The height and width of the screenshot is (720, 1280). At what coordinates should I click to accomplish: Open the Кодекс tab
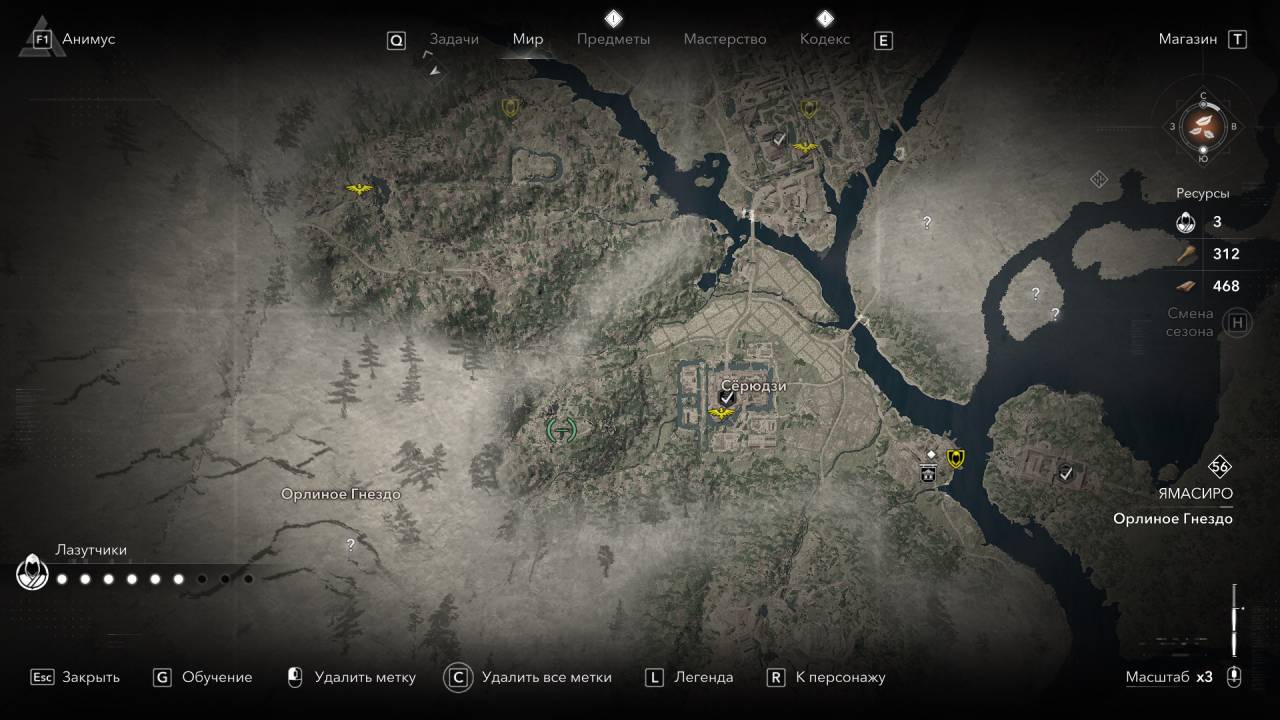[825, 39]
